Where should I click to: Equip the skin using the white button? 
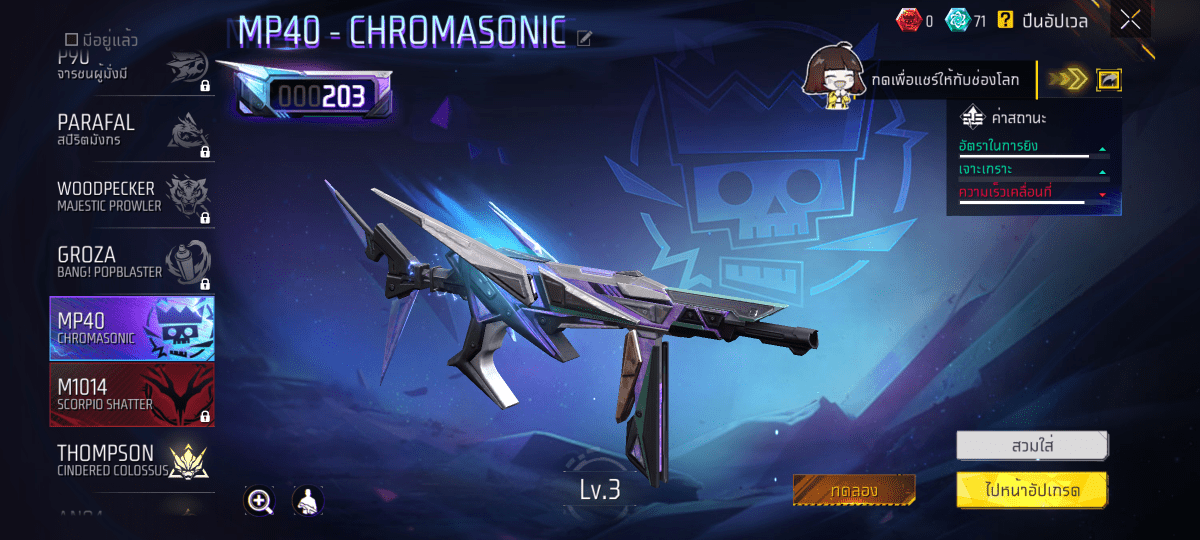[1032, 444]
